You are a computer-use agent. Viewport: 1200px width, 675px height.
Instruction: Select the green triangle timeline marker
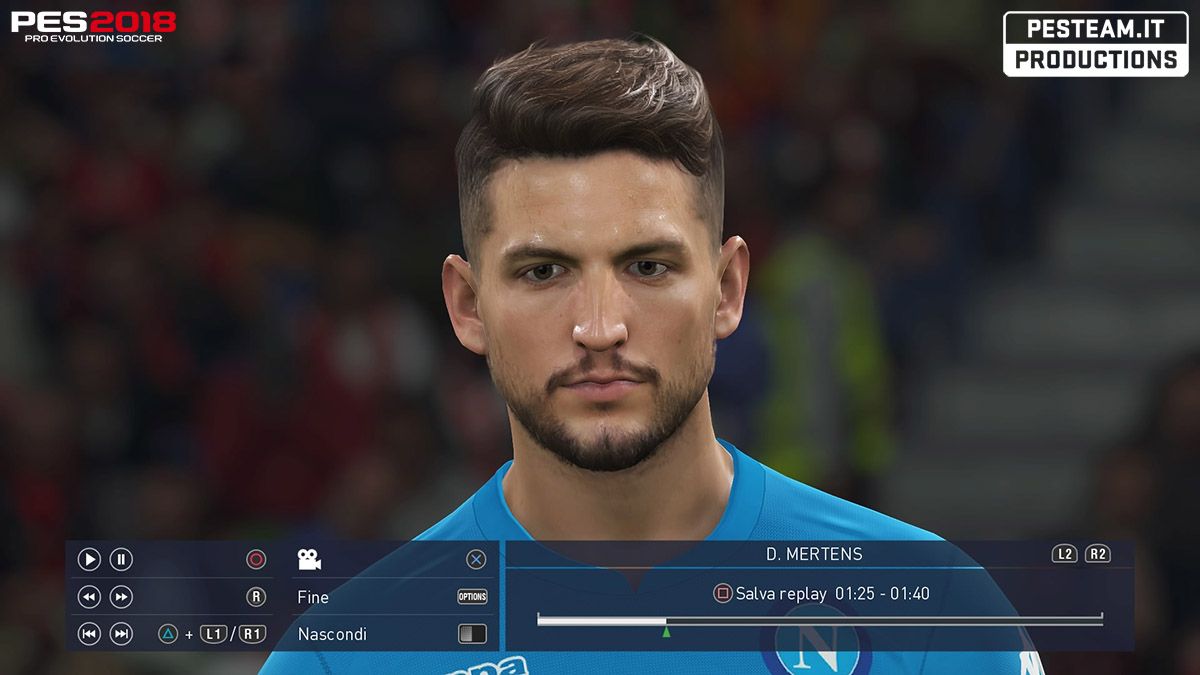(x=666, y=631)
